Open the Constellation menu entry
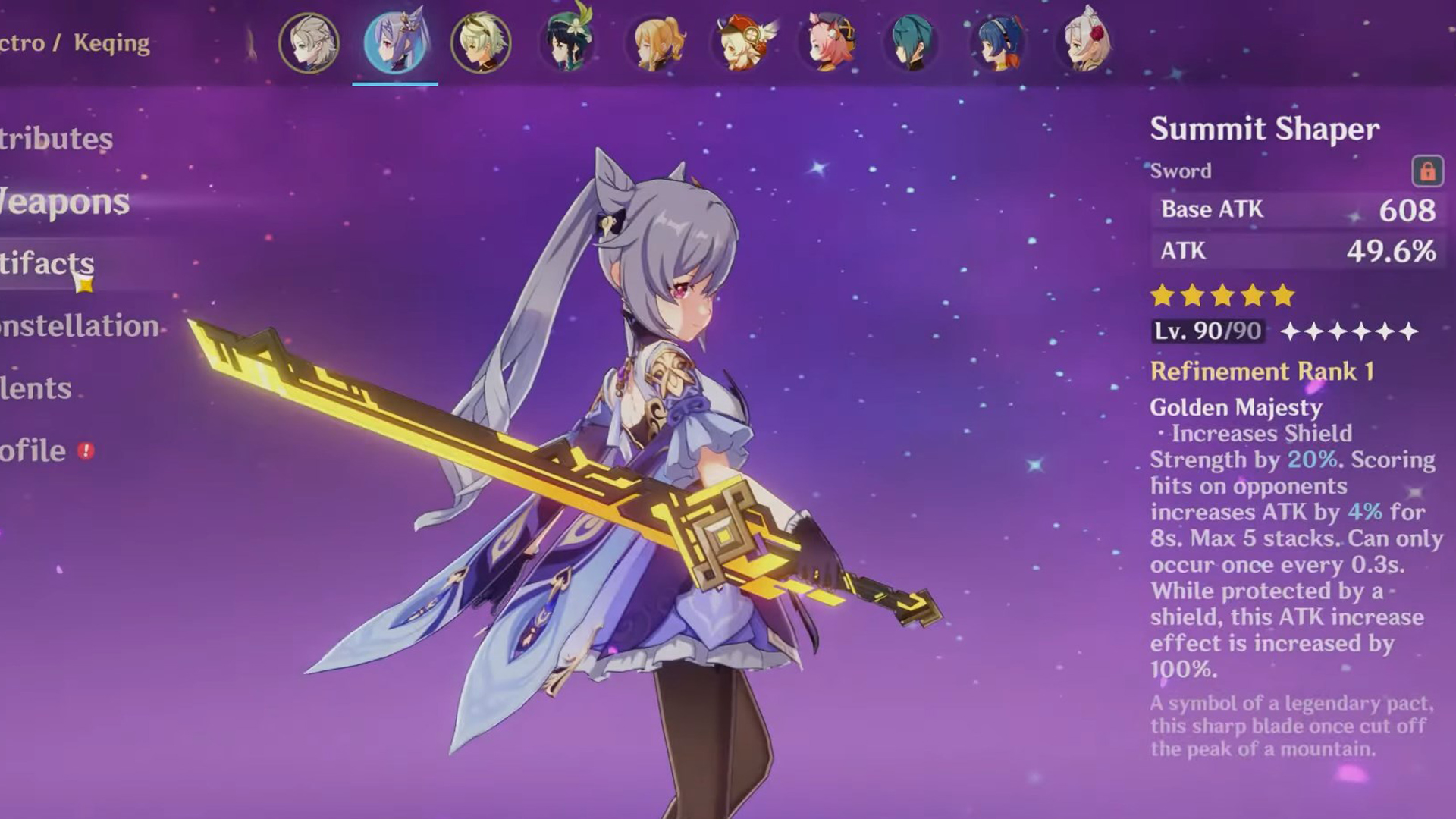Image resolution: width=1456 pixels, height=819 pixels. tap(76, 328)
